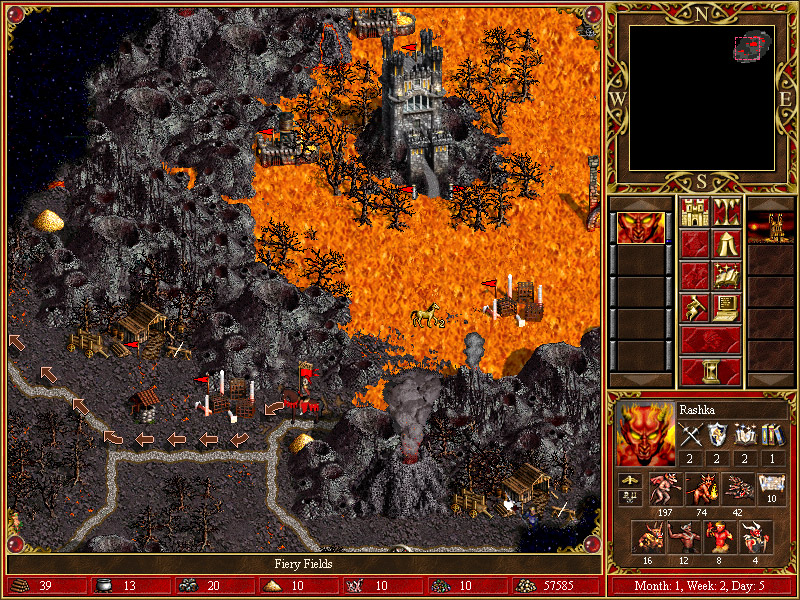Screen dimensions: 800x600
Task: Click the minimap to jump the view
Action: pos(703,96)
